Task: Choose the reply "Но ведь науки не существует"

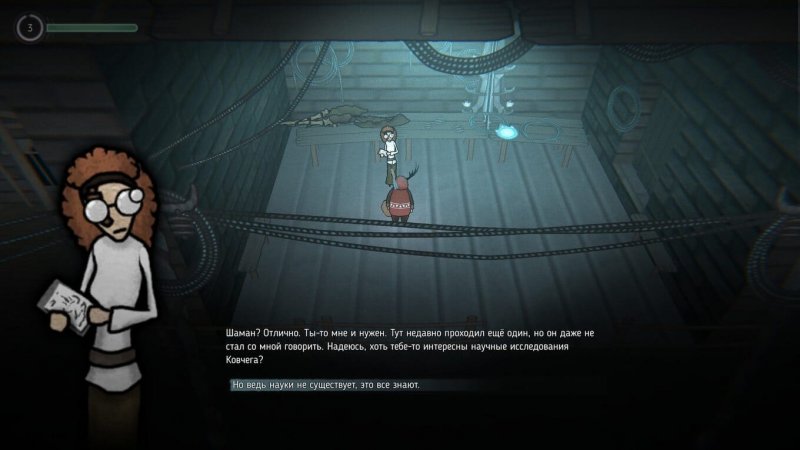Action: [326, 385]
